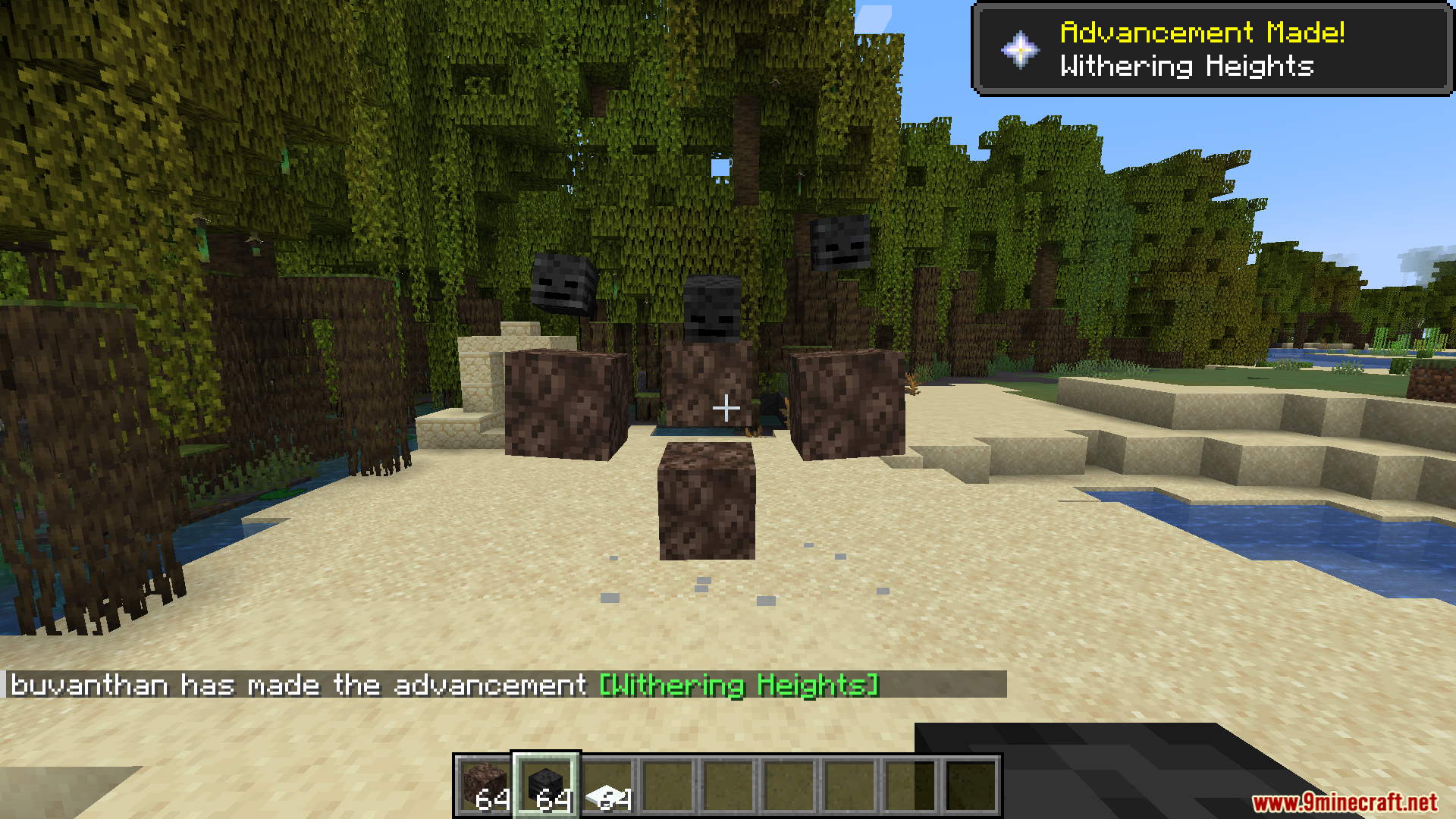Click the Withering Heights advancement toast
Screen dimensions: 1456x819
[x=1212, y=50]
